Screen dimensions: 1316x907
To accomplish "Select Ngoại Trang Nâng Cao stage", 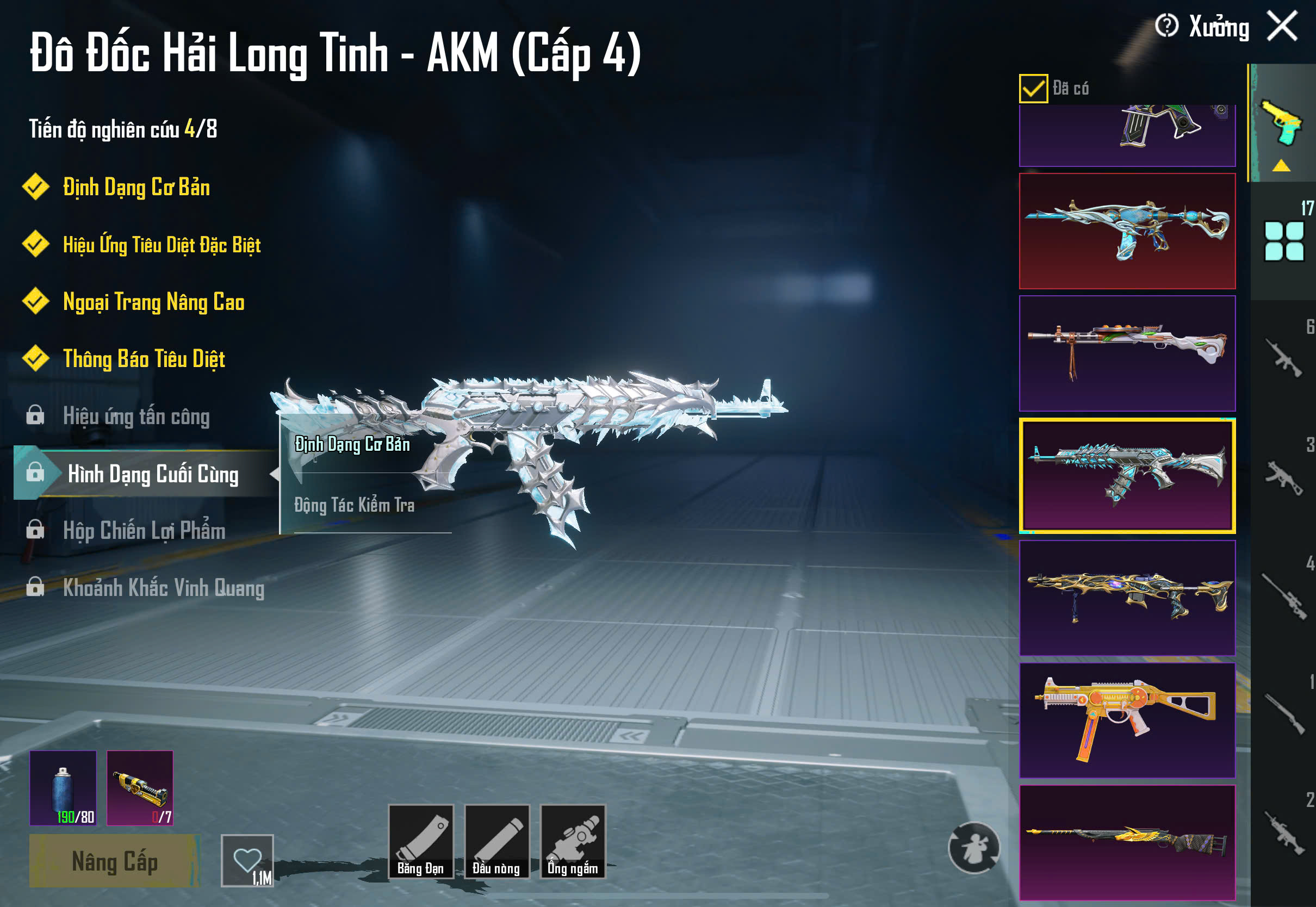I will [x=153, y=302].
